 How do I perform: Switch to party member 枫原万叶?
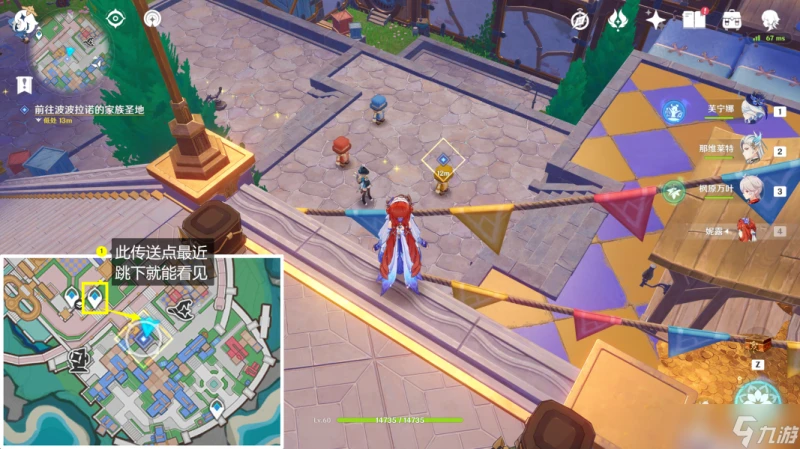[x=749, y=192]
